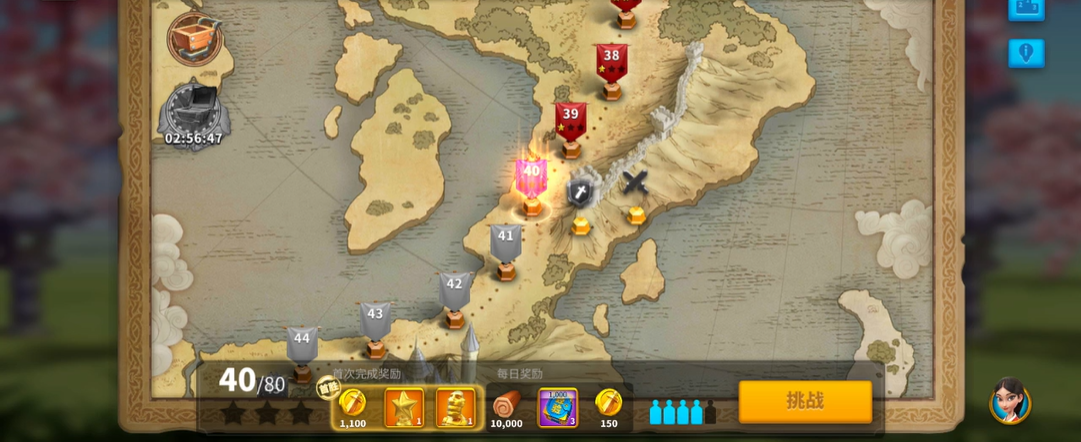This screenshot has height=442, width=1081.
Task: Inspect the 150 gold coin daily reward
Action: pos(608,405)
